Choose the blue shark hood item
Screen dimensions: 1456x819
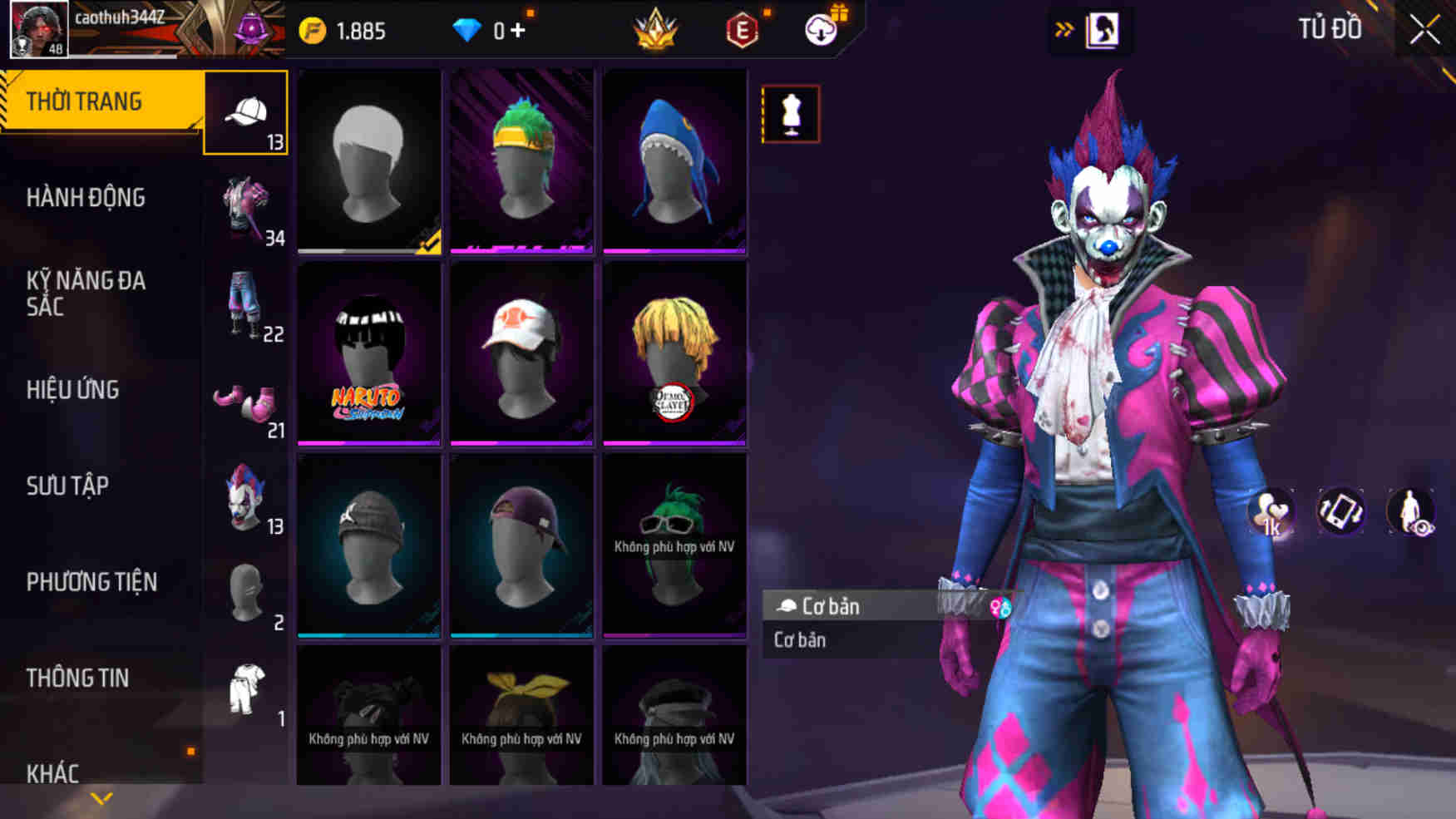(674, 161)
